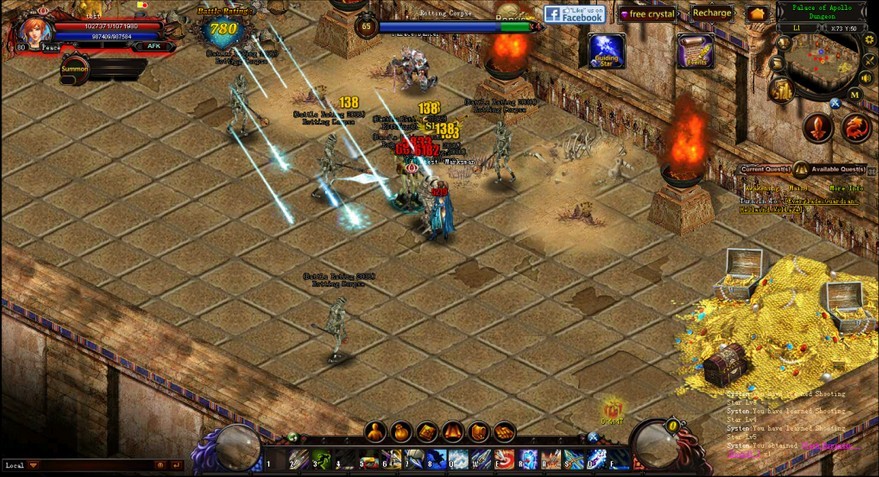879x477 pixels.
Task: Open the Guiding Star feature
Action: [x=606, y=50]
